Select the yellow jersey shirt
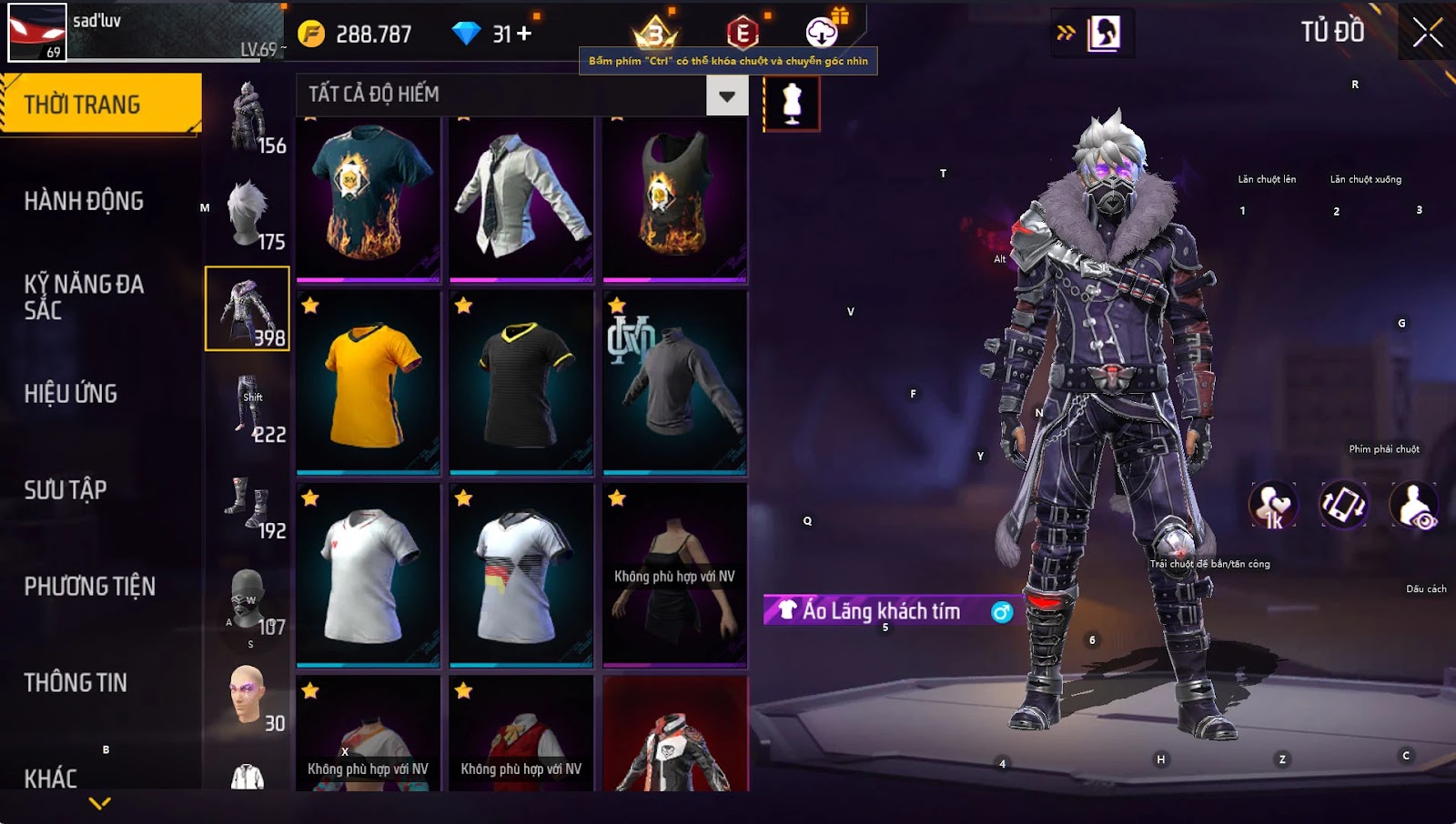Viewport: 1456px width, 824px height. pyautogui.click(x=369, y=383)
